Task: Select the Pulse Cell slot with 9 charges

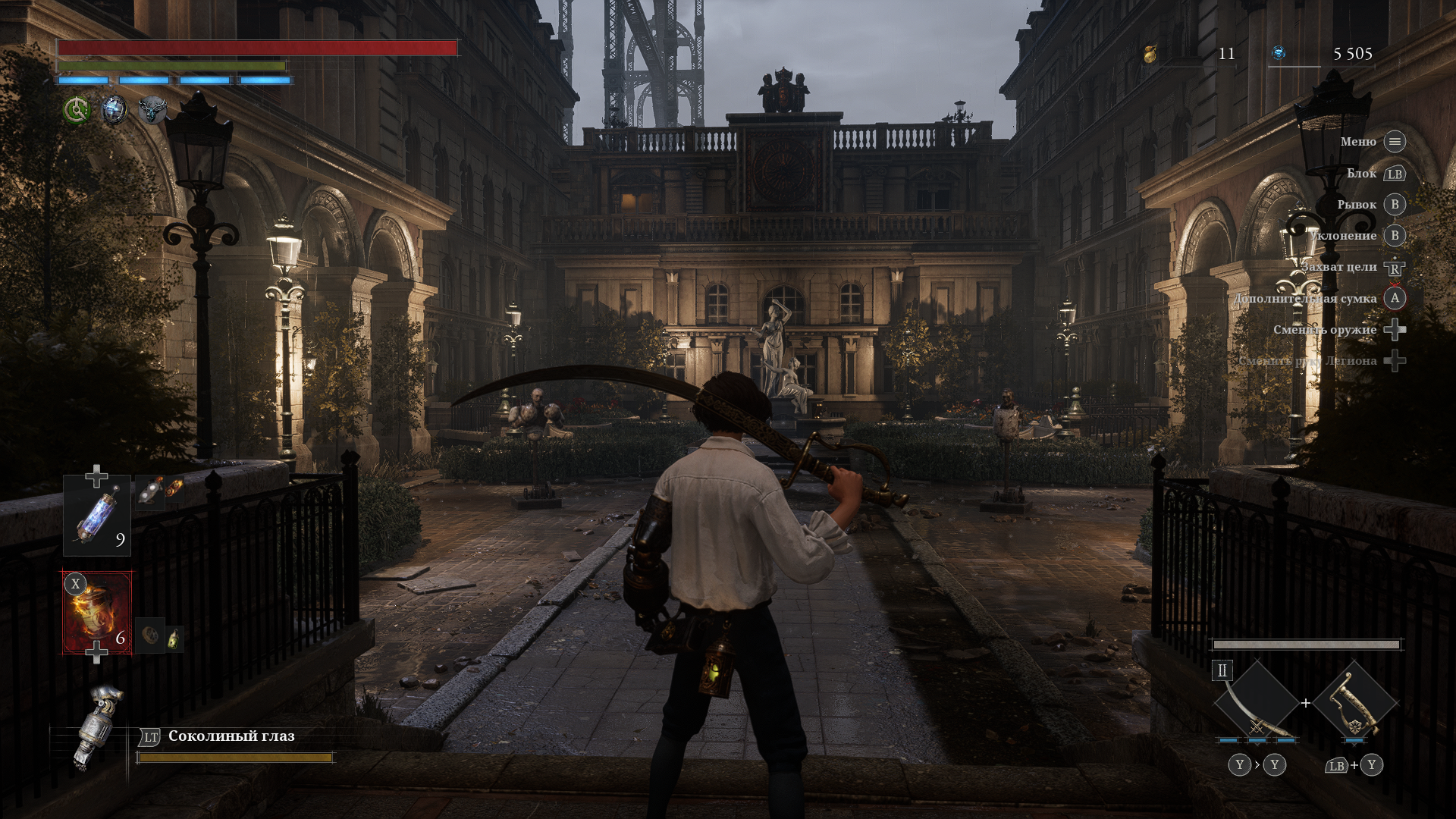Action: click(97, 516)
